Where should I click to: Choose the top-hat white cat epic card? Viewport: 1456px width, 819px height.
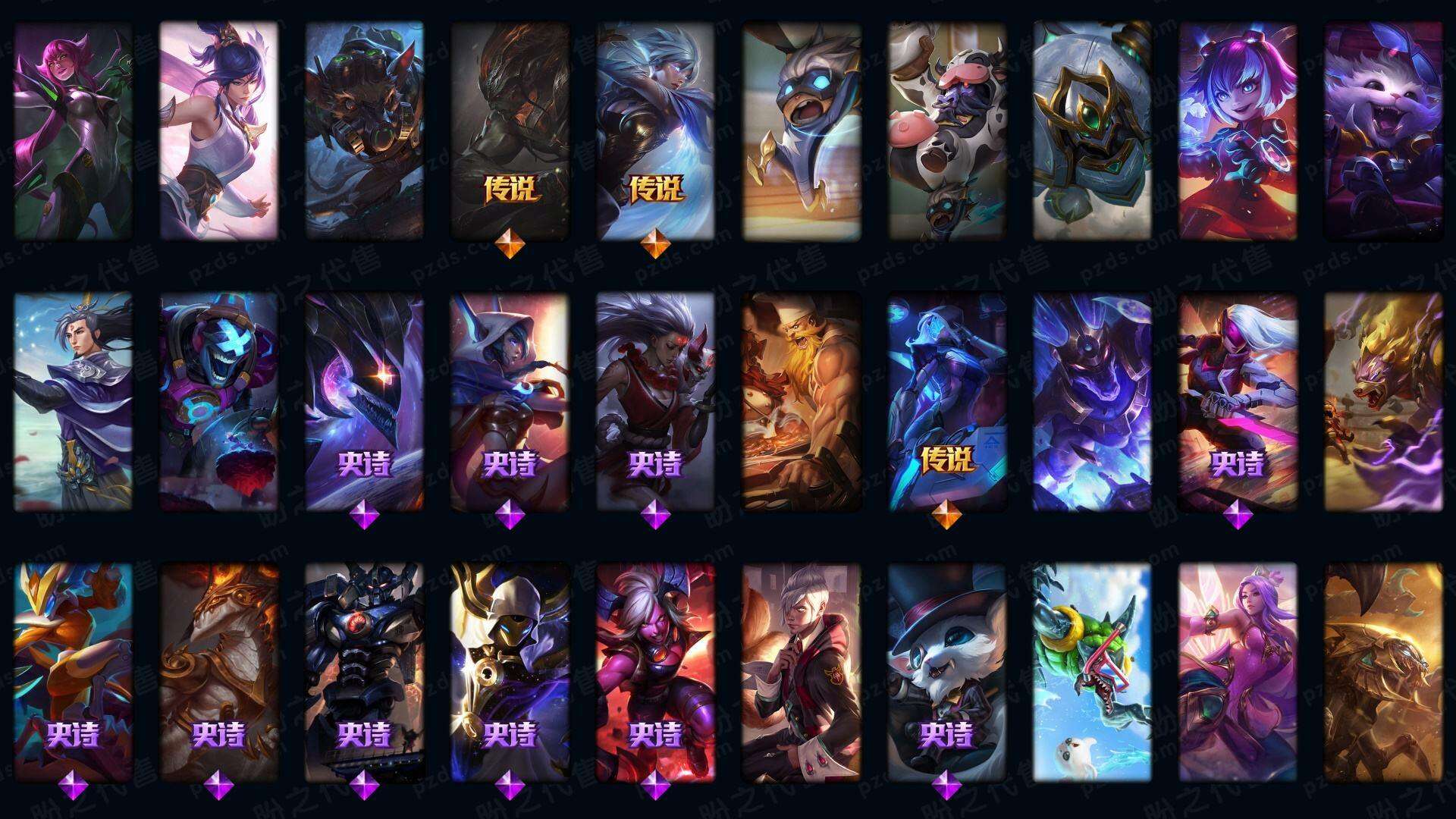coord(946,672)
